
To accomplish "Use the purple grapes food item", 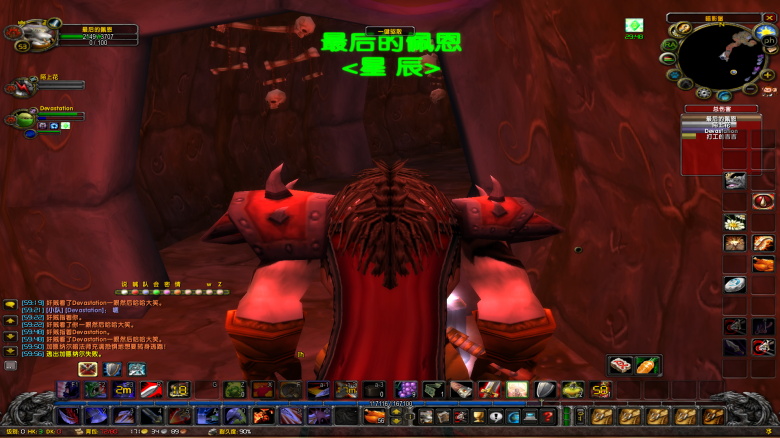I will (407, 390).
